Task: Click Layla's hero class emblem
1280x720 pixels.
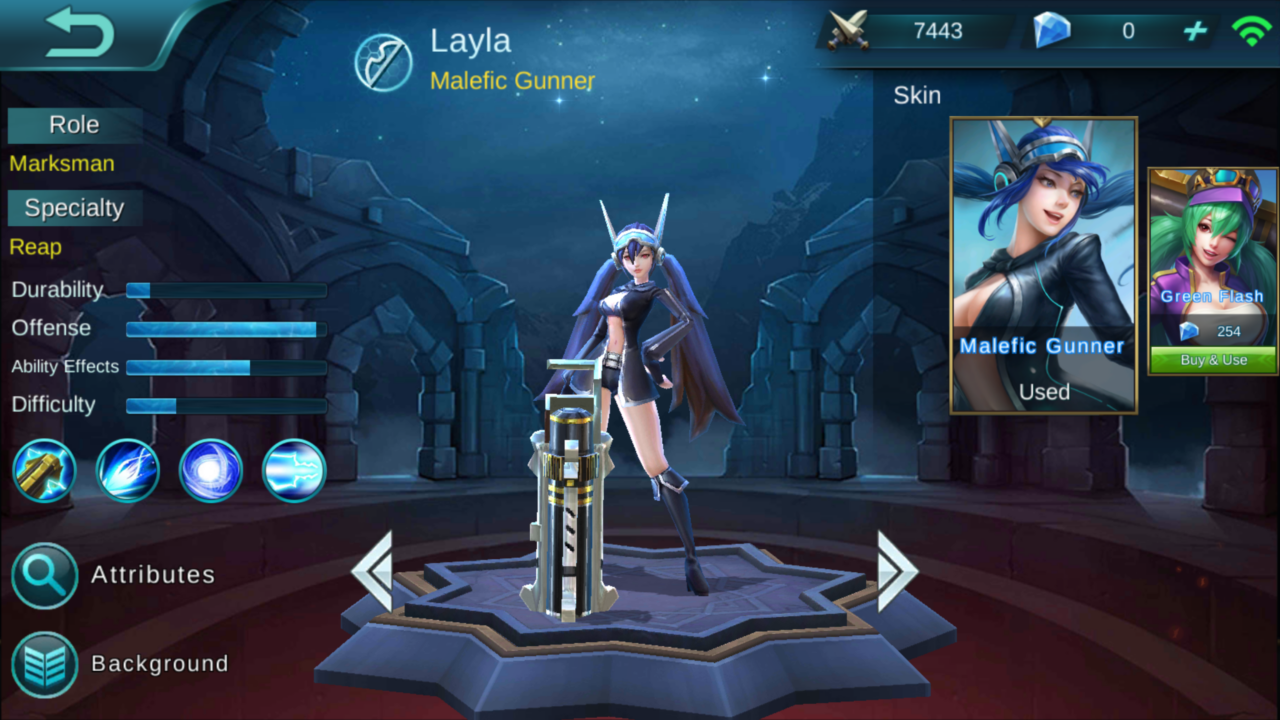Action: (x=384, y=60)
